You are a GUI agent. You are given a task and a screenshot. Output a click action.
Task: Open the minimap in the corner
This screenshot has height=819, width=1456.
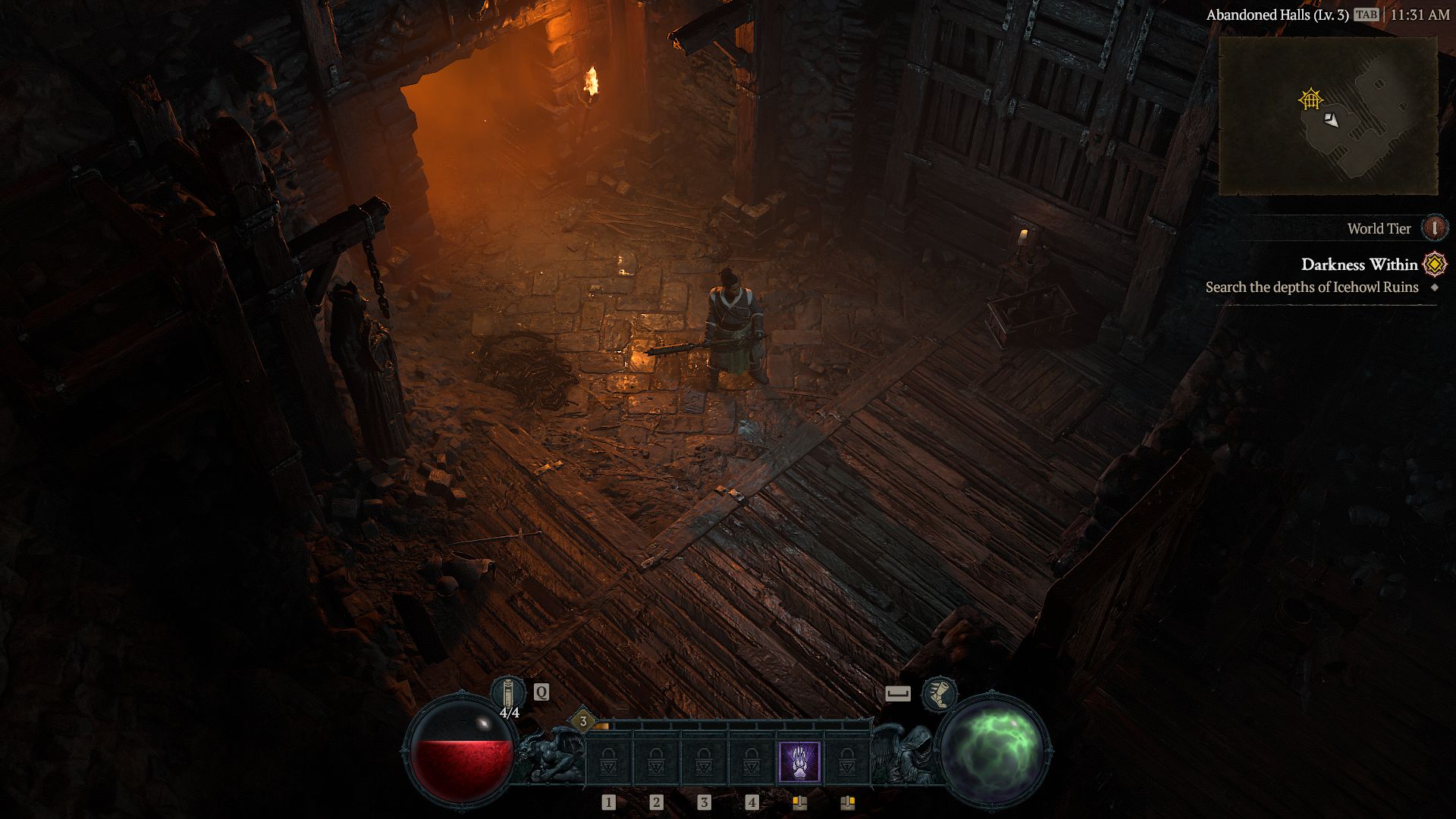pos(1328,115)
